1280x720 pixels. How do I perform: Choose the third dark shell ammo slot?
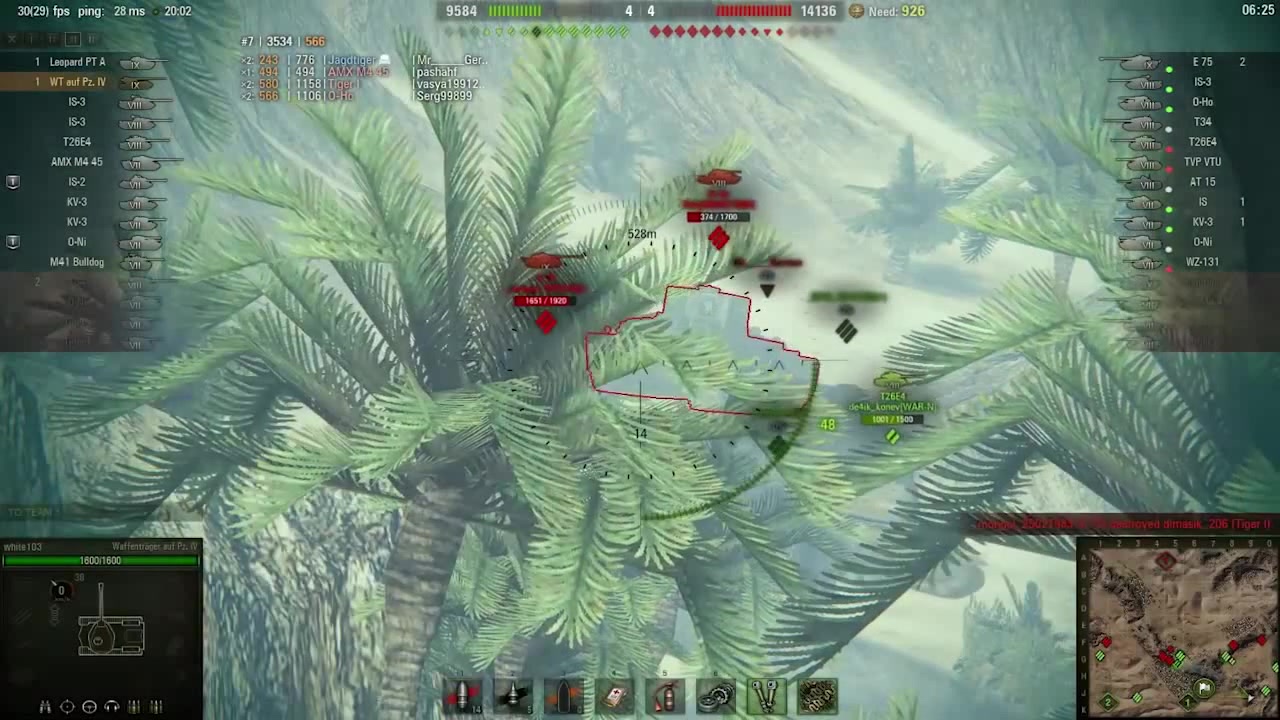[x=564, y=696]
